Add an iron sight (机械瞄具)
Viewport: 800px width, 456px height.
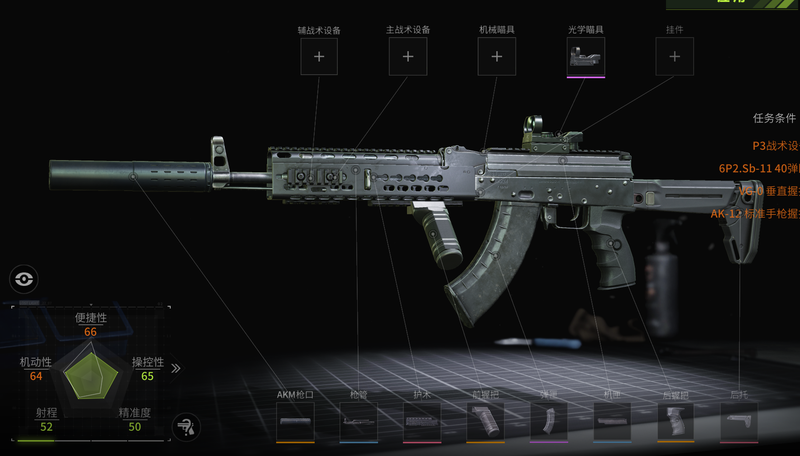tap(496, 57)
